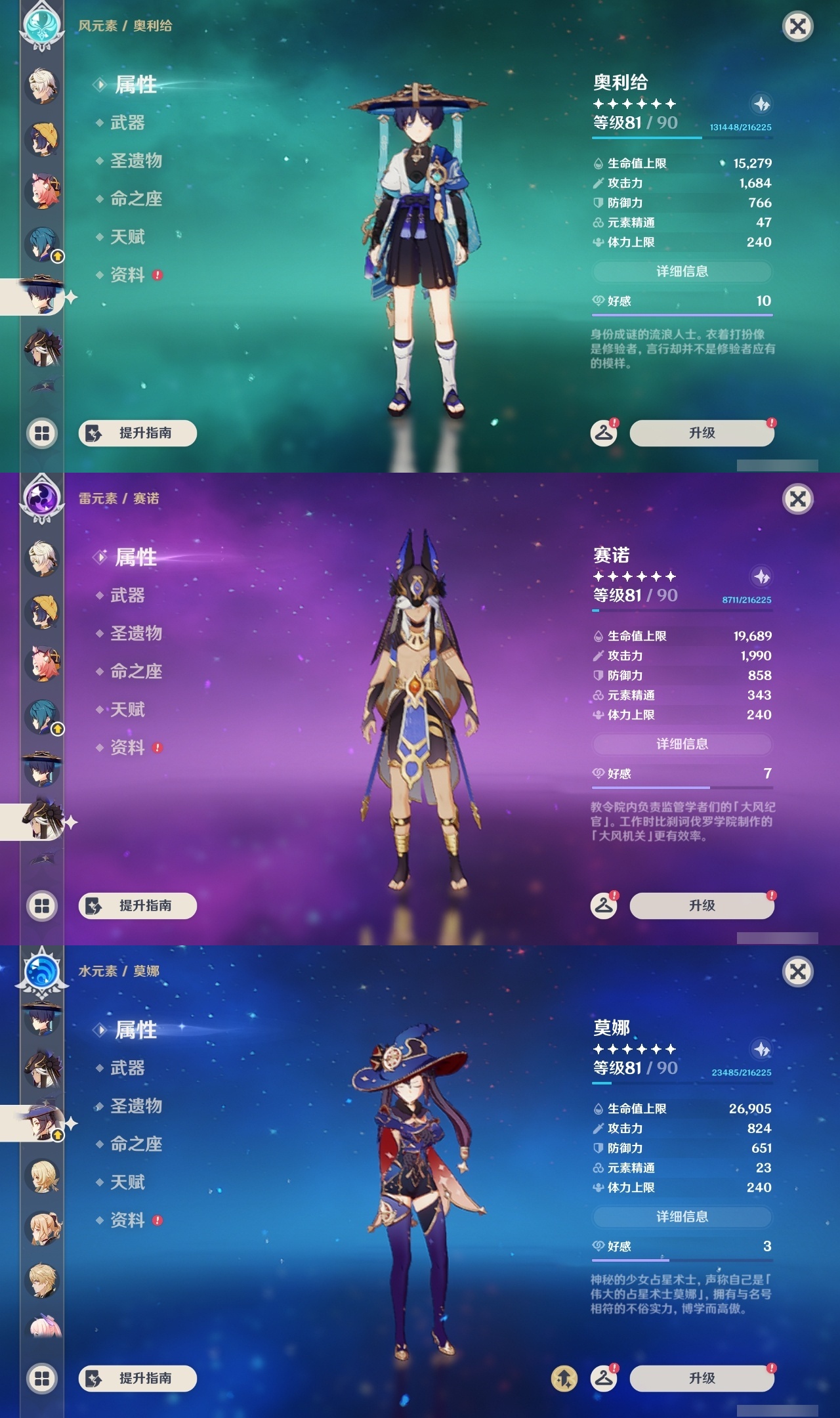Click the glowing diamond icon beside the EXP bar
The width and height of the screenshot is (840, 1418).
click(760, 104)
